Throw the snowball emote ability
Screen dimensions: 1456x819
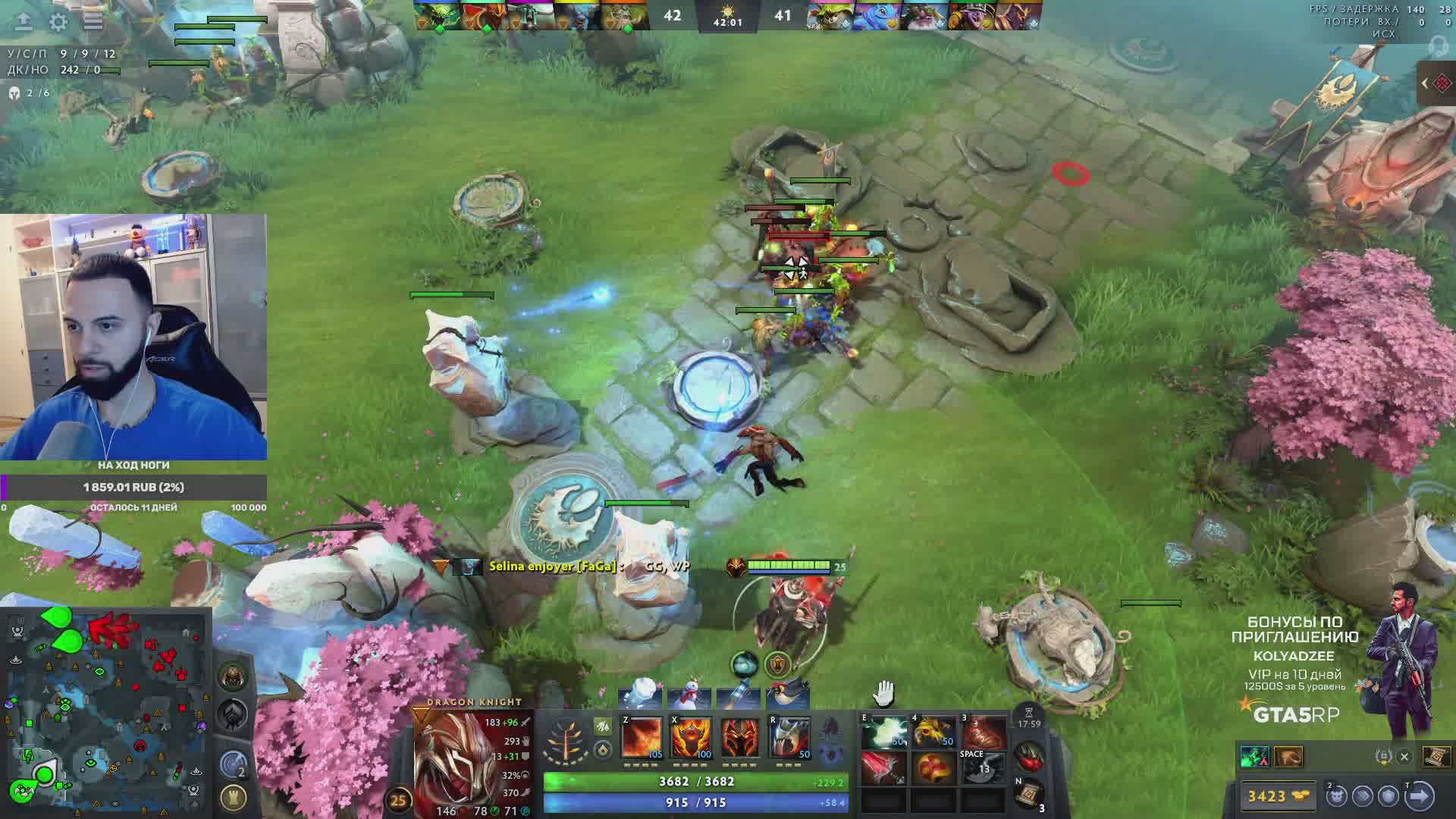click(639, 695)
